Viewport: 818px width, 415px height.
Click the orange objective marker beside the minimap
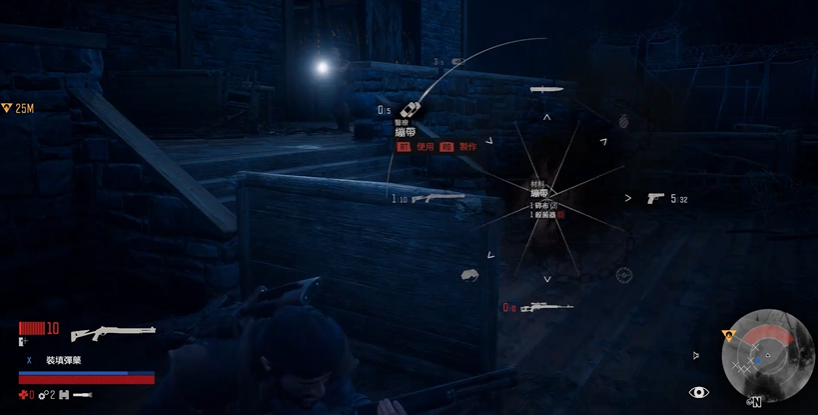(728, 335)
